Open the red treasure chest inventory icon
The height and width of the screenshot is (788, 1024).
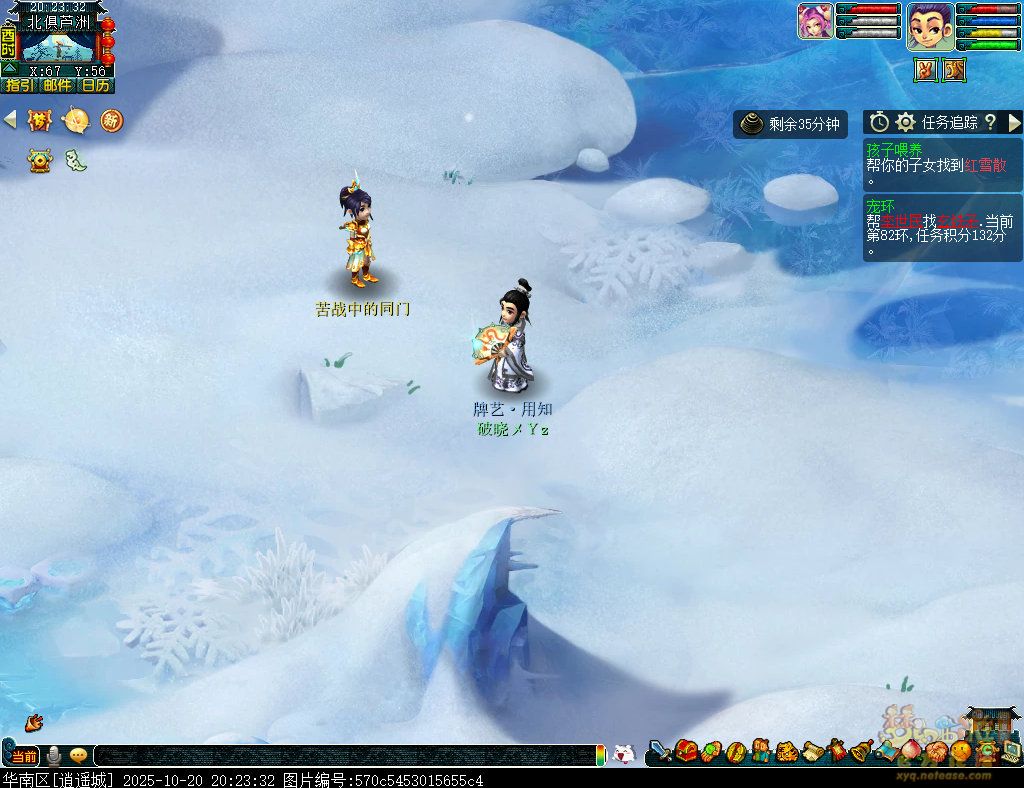[686, 750]
